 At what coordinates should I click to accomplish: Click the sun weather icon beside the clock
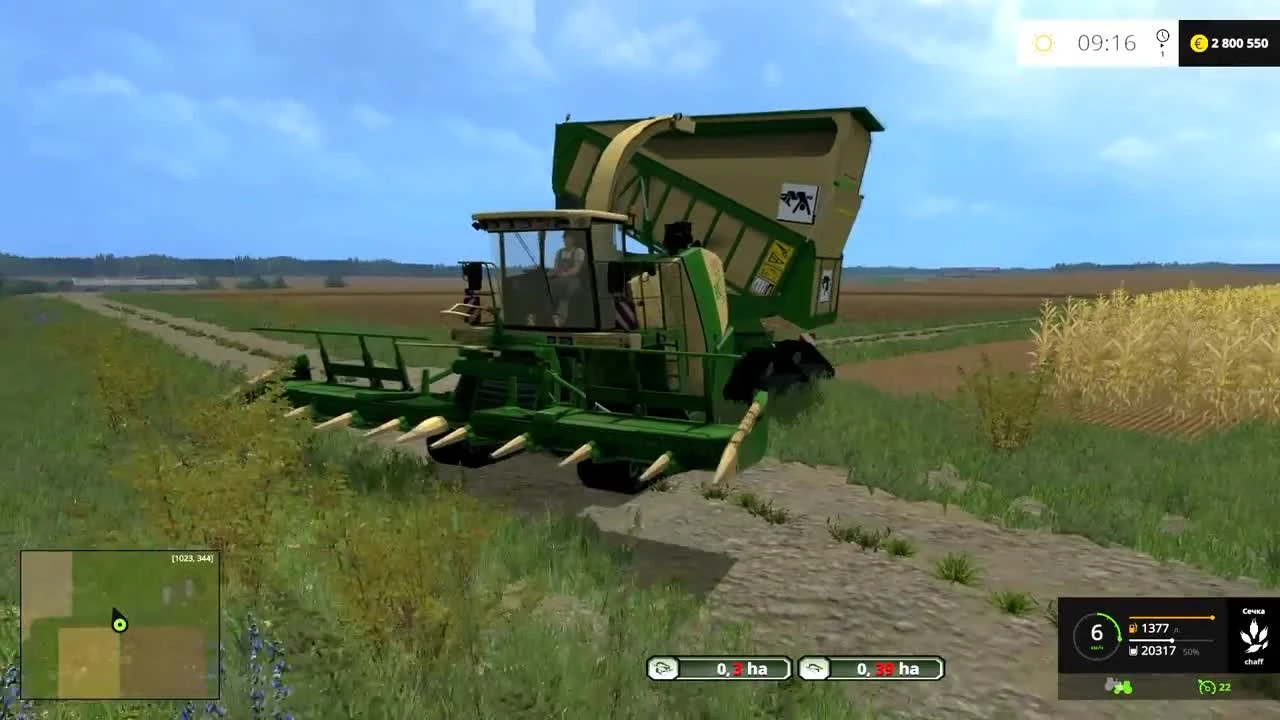point(1044,43)
